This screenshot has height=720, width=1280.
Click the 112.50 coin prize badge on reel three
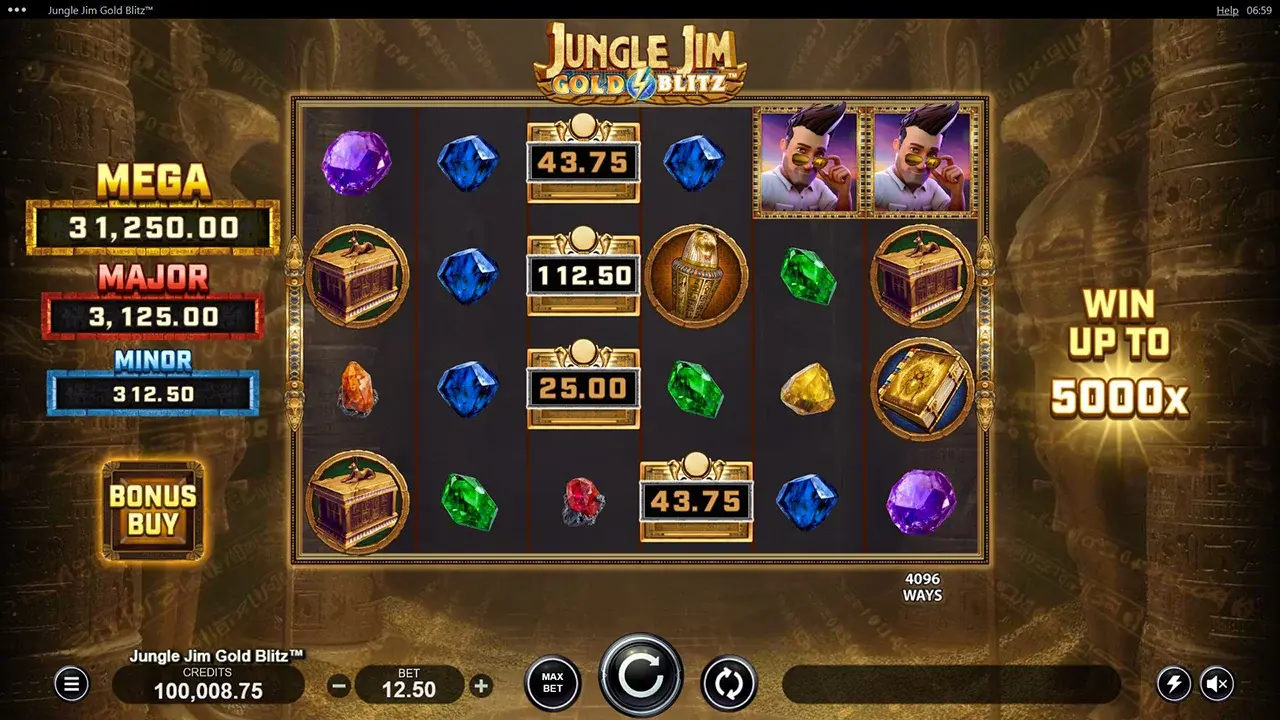coord(583,276)
